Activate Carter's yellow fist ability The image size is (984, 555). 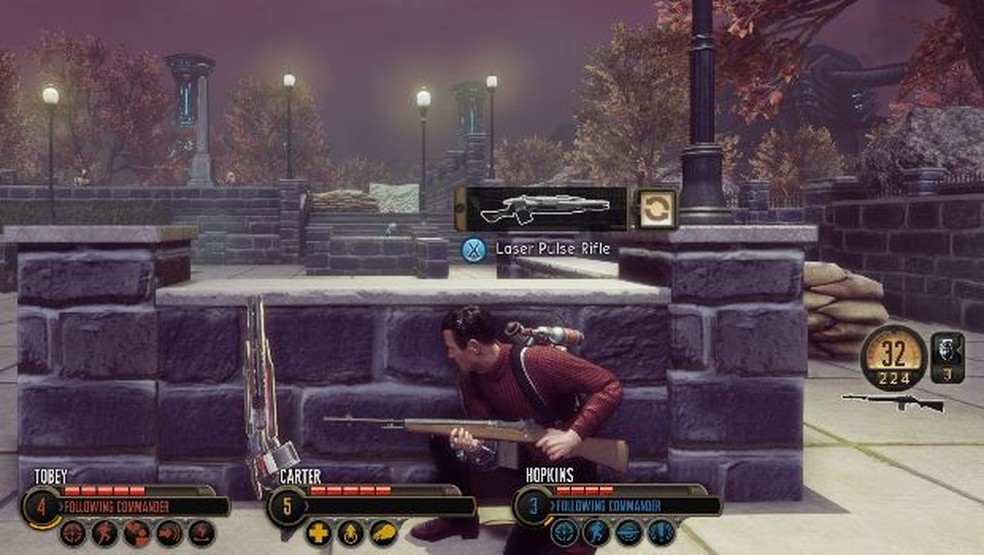pos(383,533)
